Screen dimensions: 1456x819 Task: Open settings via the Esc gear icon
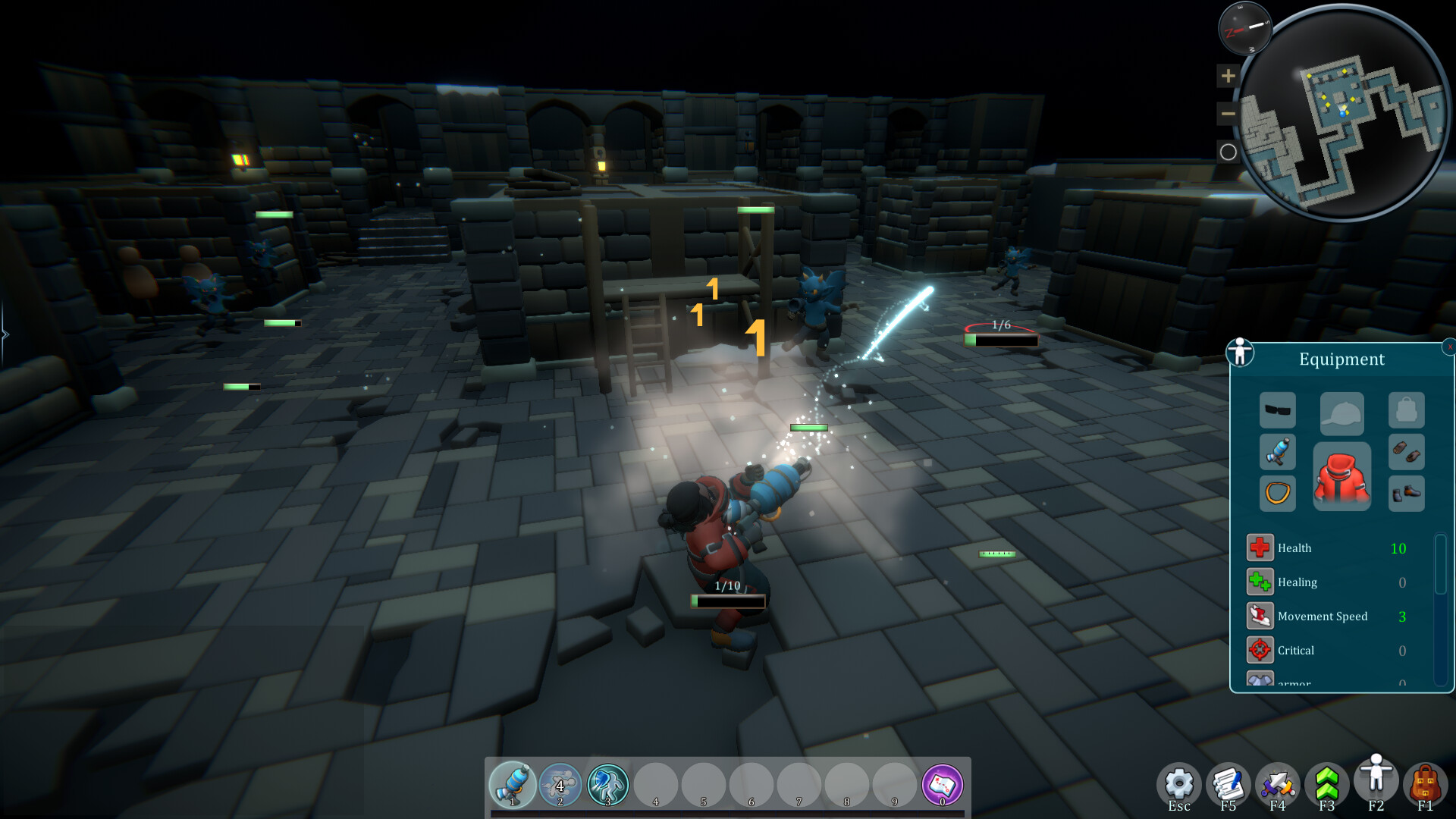point(1178,782)
